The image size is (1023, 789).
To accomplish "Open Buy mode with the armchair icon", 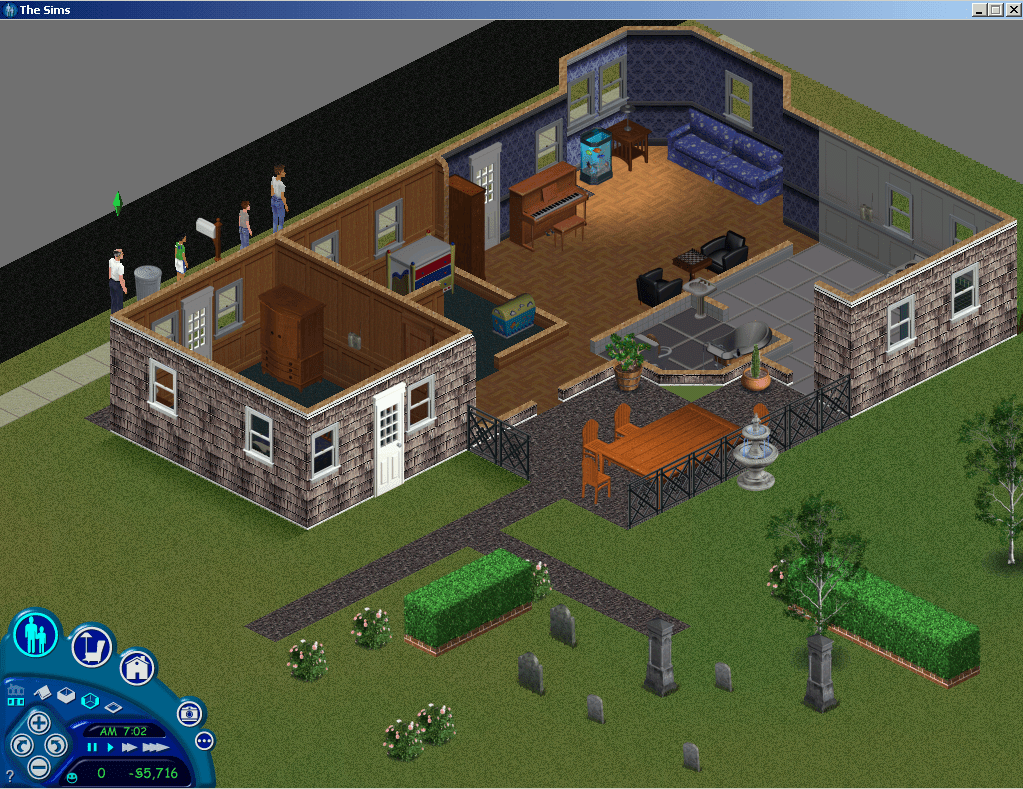I will coord(90,647).
